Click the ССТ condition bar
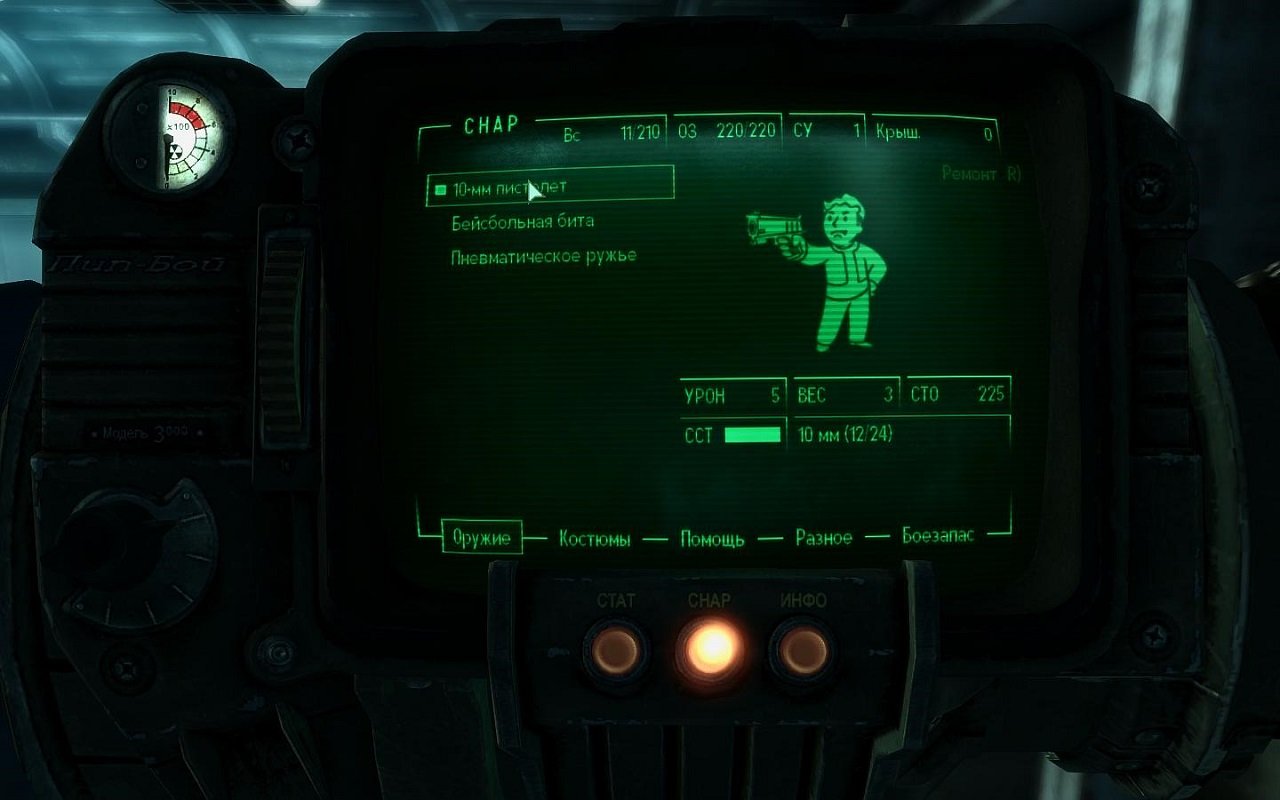Image resolution: width=1280 pixels, height=800 pixels. (x=752, y=433)
